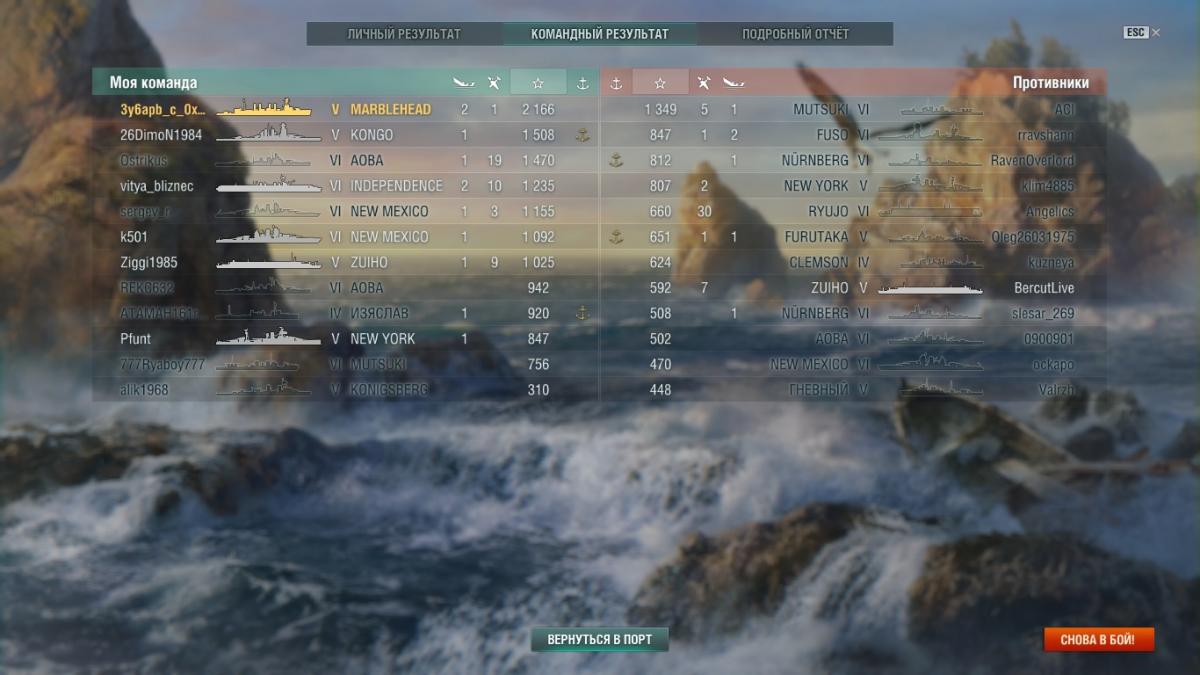Select enemy player Oleg26031975
Image resolution: width=1200 pixels, height=675 pixels.
pyautogui.click(x=1033, y=237)
